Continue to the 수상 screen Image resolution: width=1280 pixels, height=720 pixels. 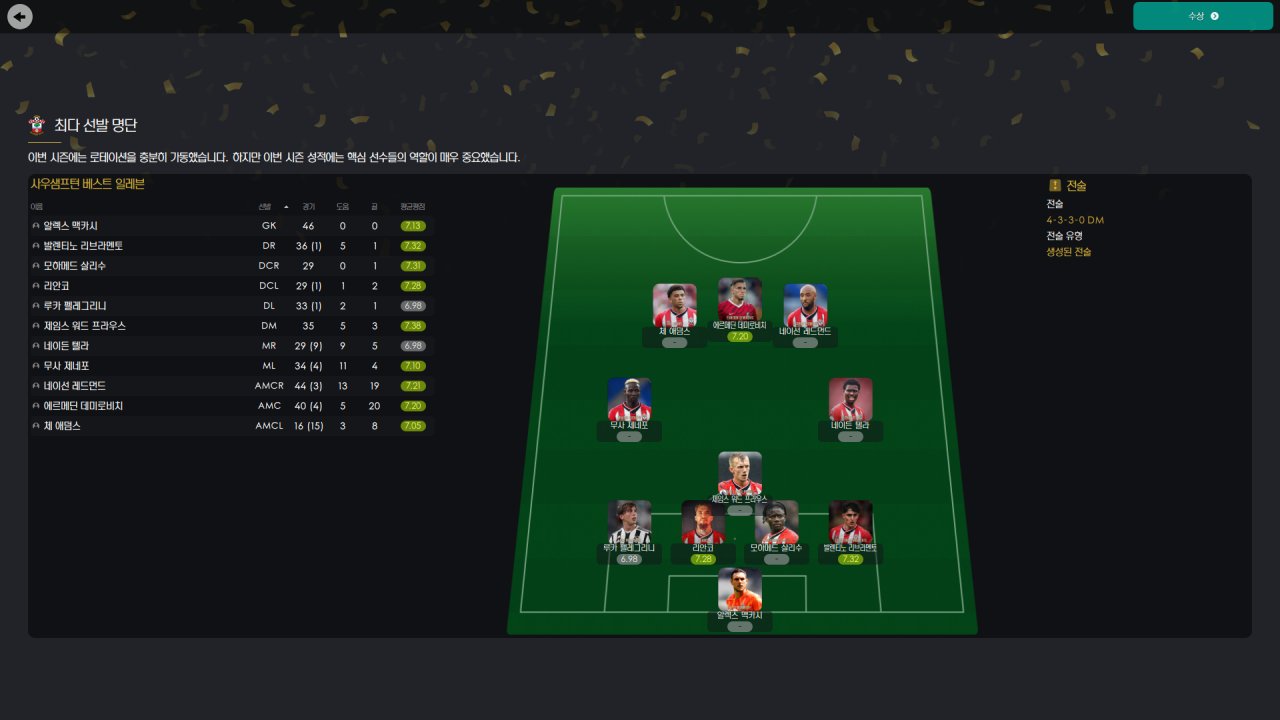coord(1202,16)
